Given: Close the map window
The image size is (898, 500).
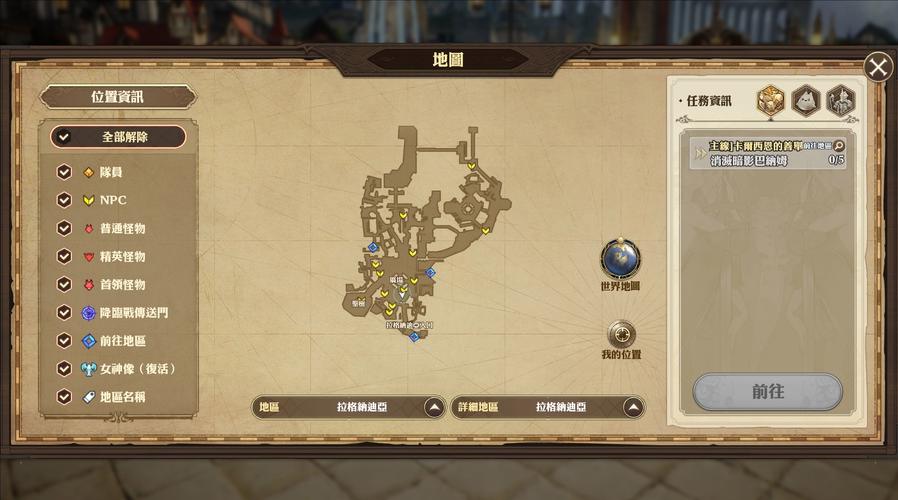Looking at the screenshot, I should pyautogui.click(x=877, y=67).
